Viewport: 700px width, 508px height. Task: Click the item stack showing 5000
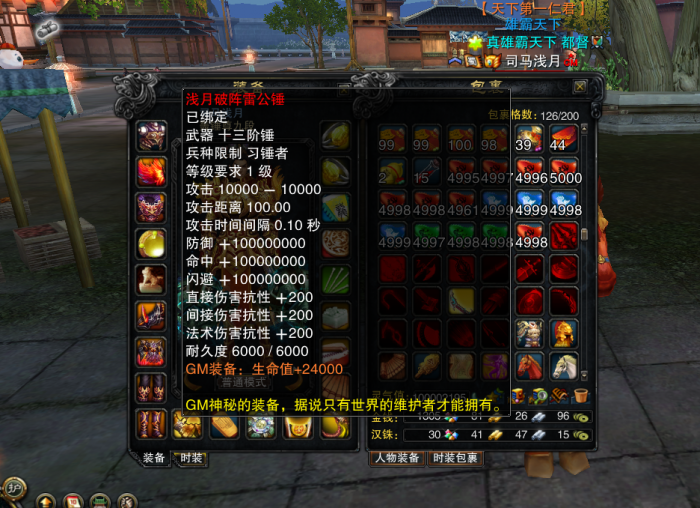(565, 172)
